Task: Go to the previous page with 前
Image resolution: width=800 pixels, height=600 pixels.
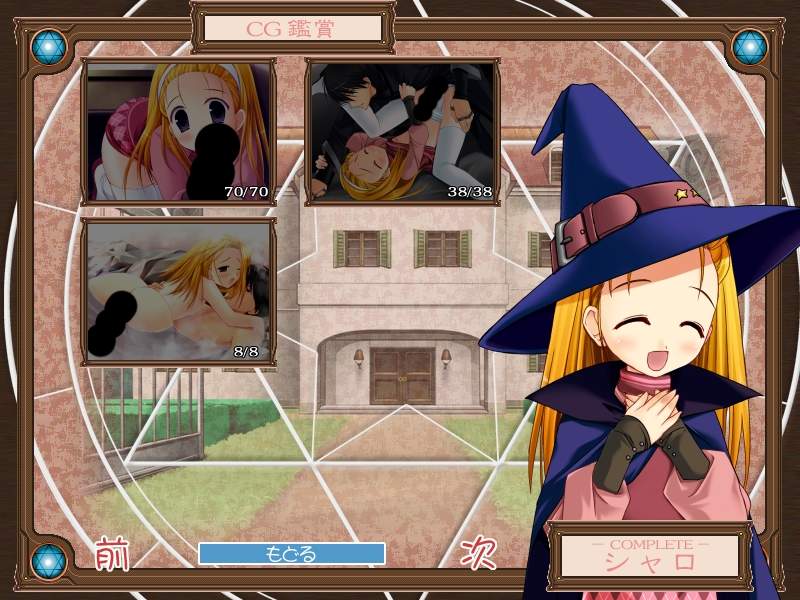Action: pos(112,553)
